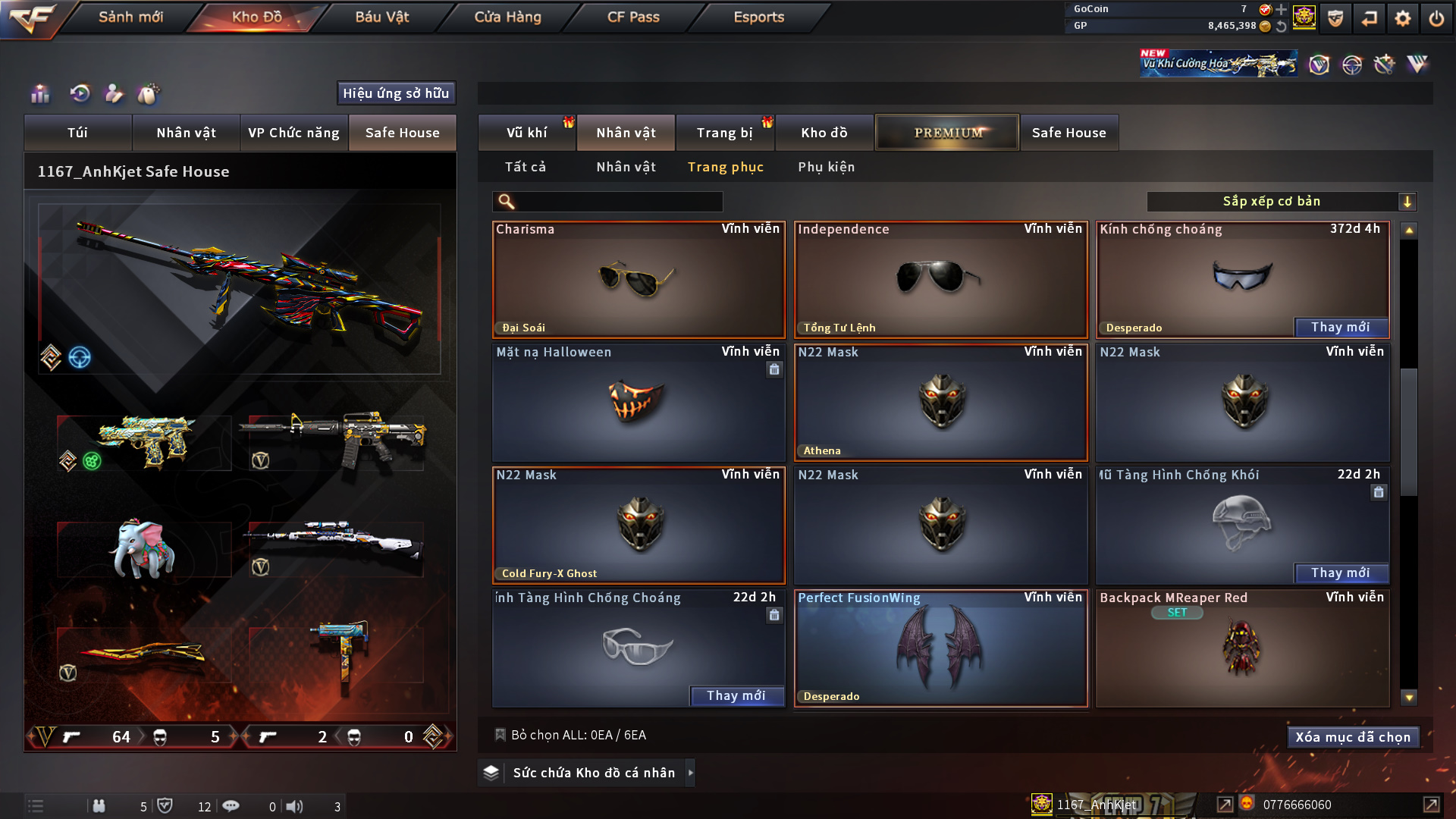Viewport: 1456px width, 819px height.
Task: Switch to the Vũ khí category tab
Action: (526, 133)
